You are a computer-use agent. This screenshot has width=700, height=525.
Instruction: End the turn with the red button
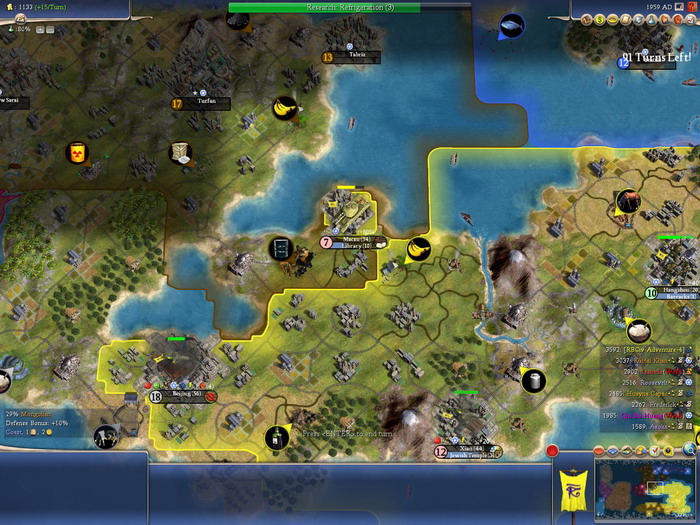[x=552, y=451]
